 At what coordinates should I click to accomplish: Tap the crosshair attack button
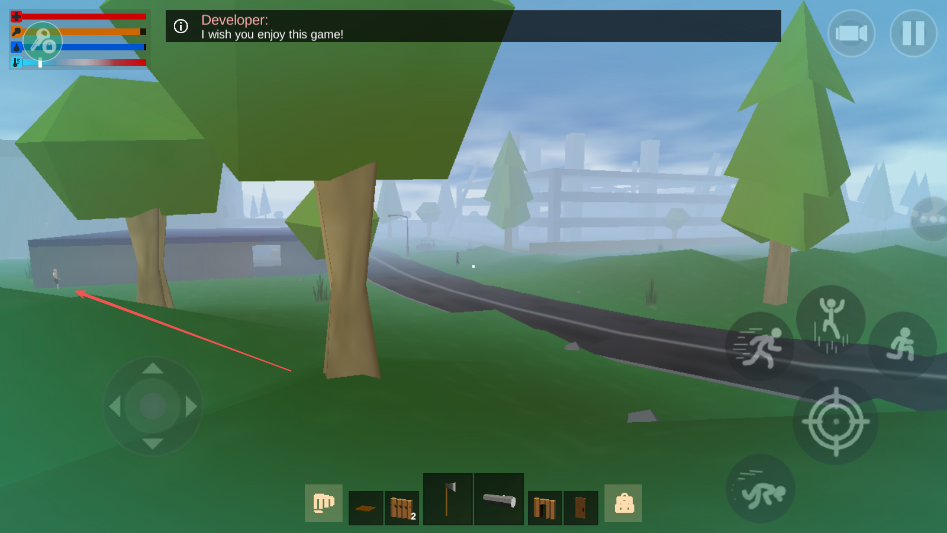[835, 421]
